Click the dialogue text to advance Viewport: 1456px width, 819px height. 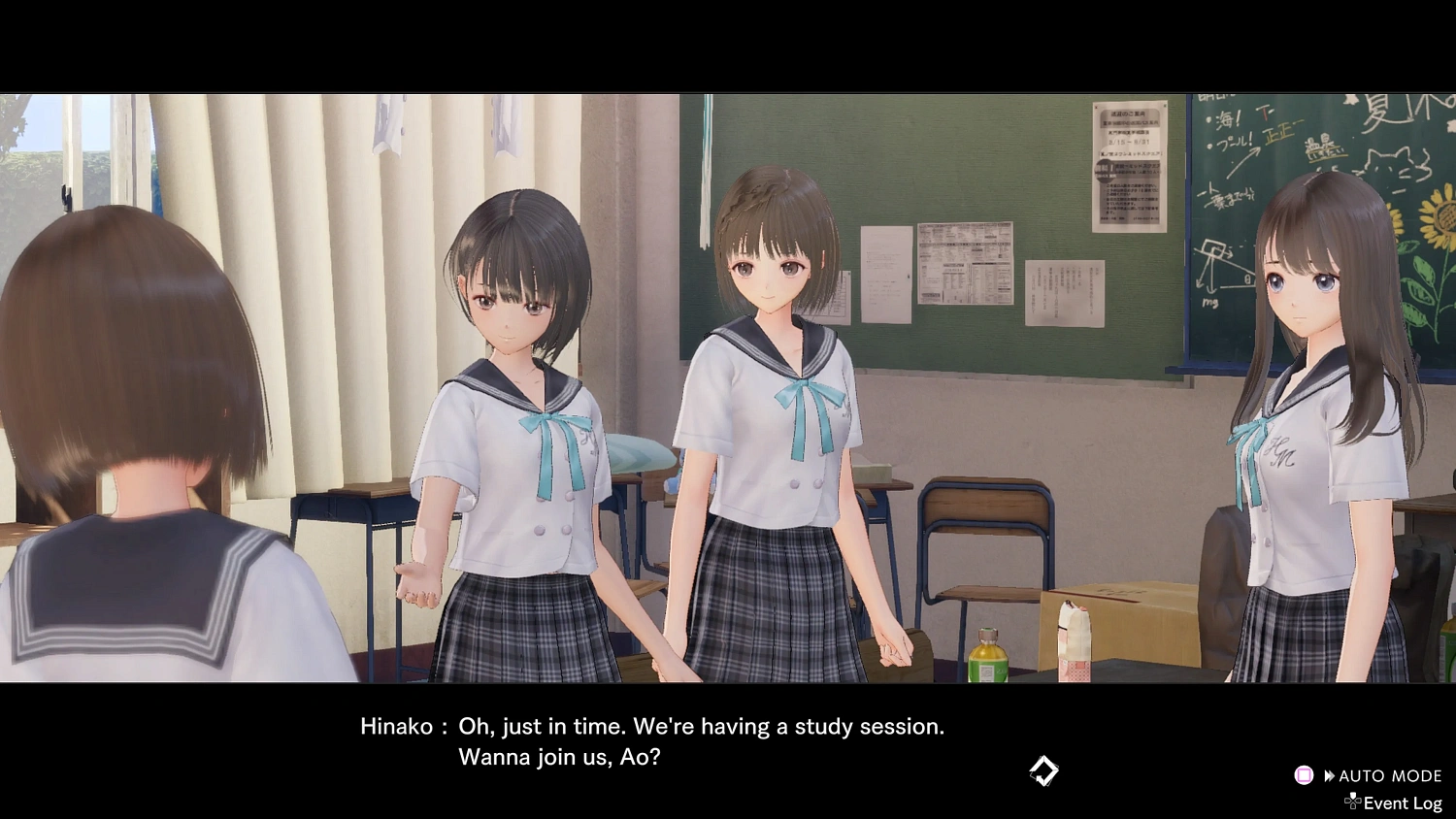point(699,726)
